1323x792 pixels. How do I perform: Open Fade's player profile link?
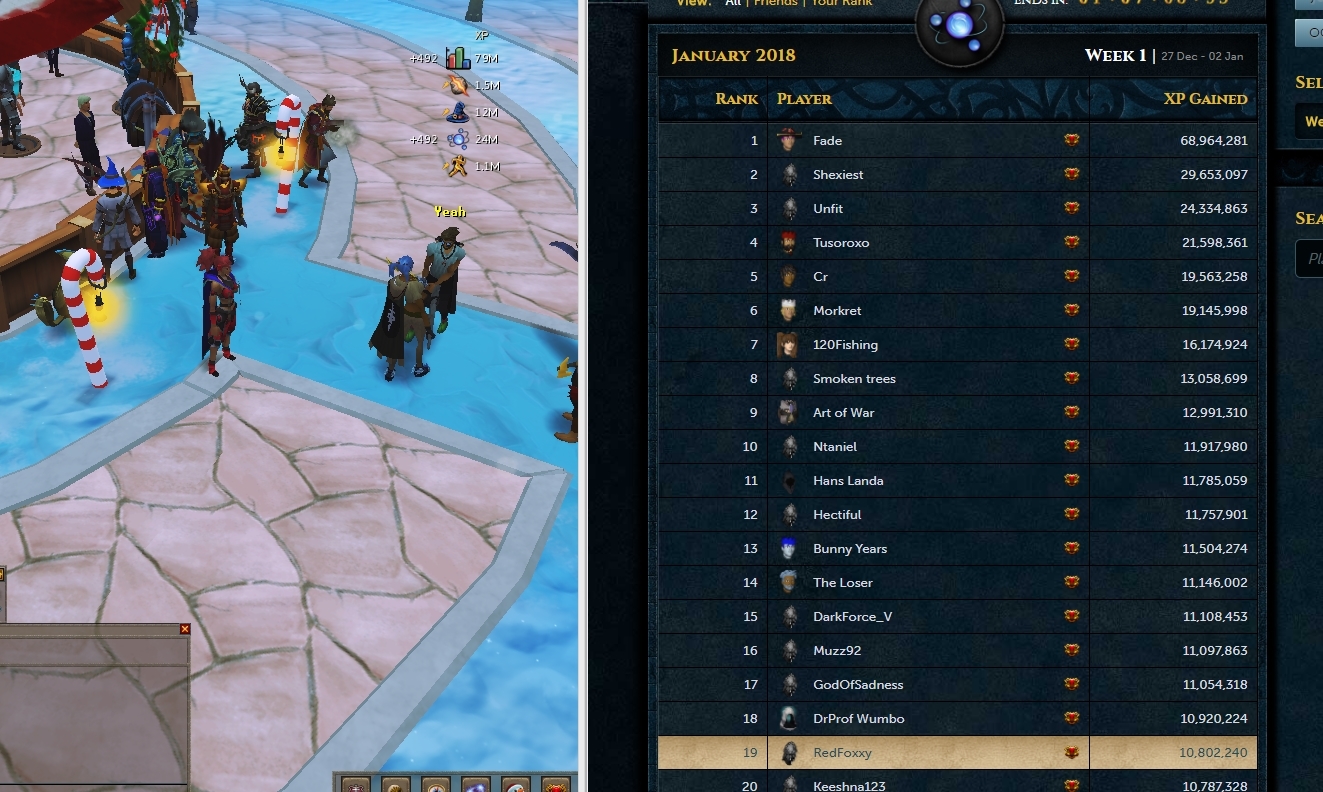(x=828, y=141)
